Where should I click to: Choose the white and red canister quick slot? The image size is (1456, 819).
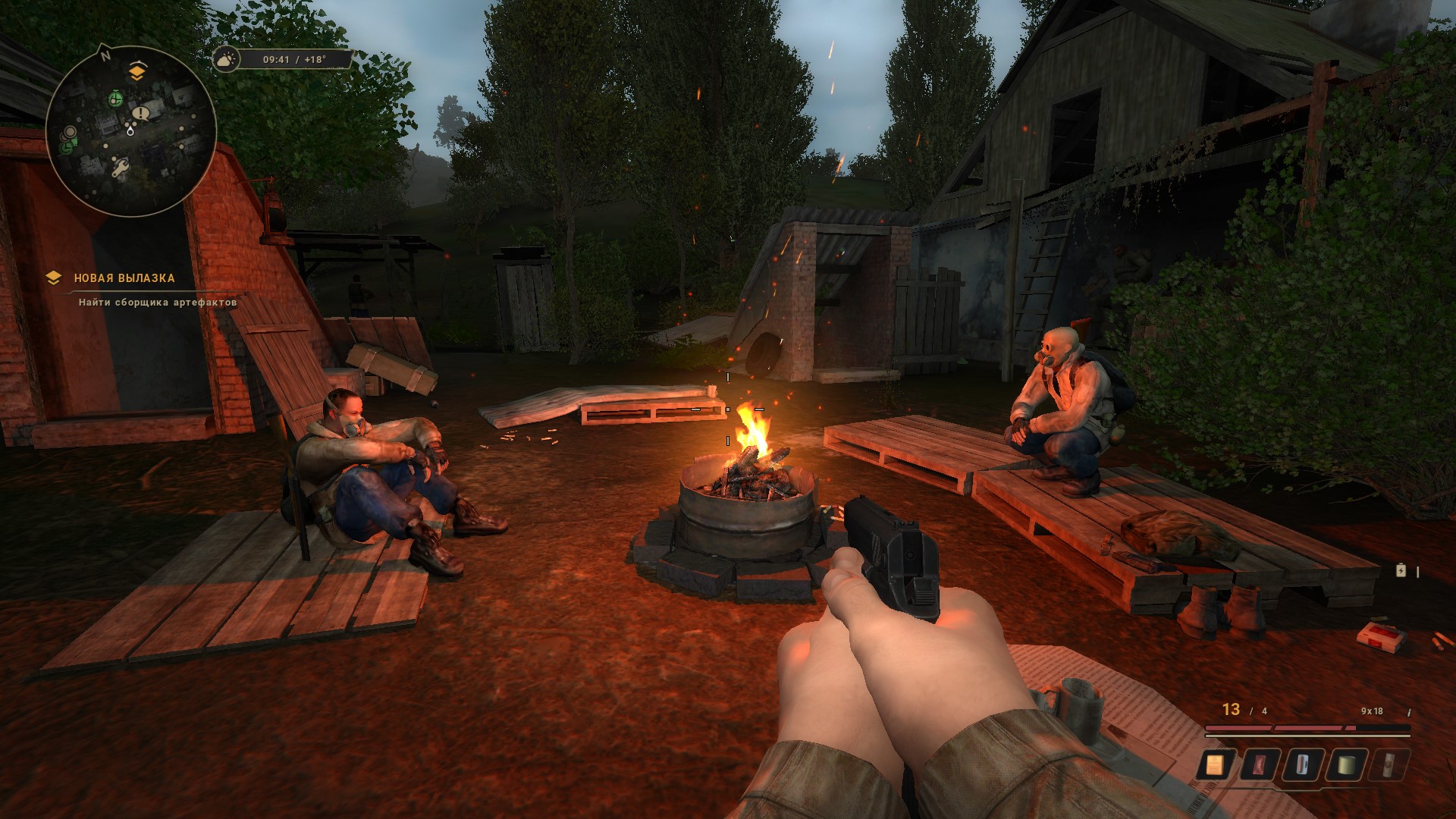(1302, 764)
